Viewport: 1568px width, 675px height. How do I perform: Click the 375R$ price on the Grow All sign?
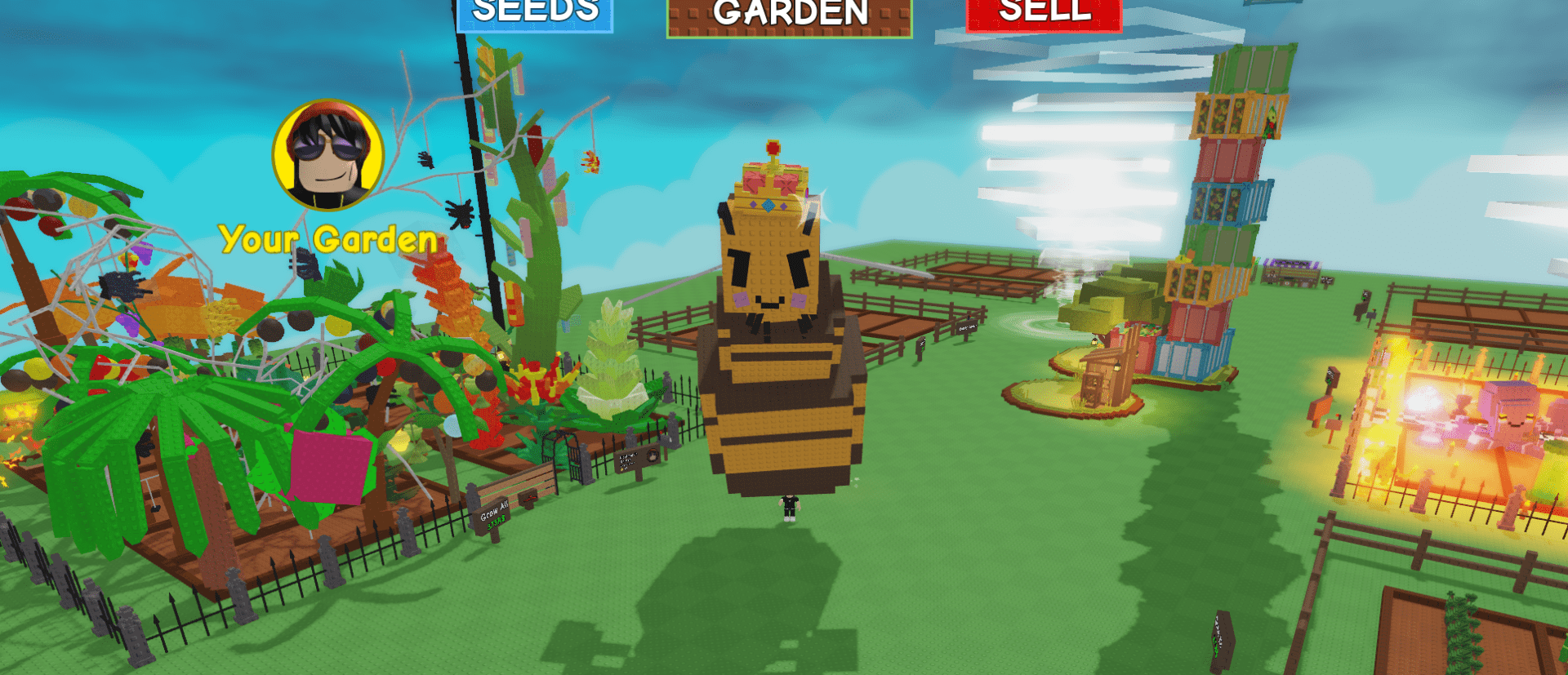click(497, 522)
